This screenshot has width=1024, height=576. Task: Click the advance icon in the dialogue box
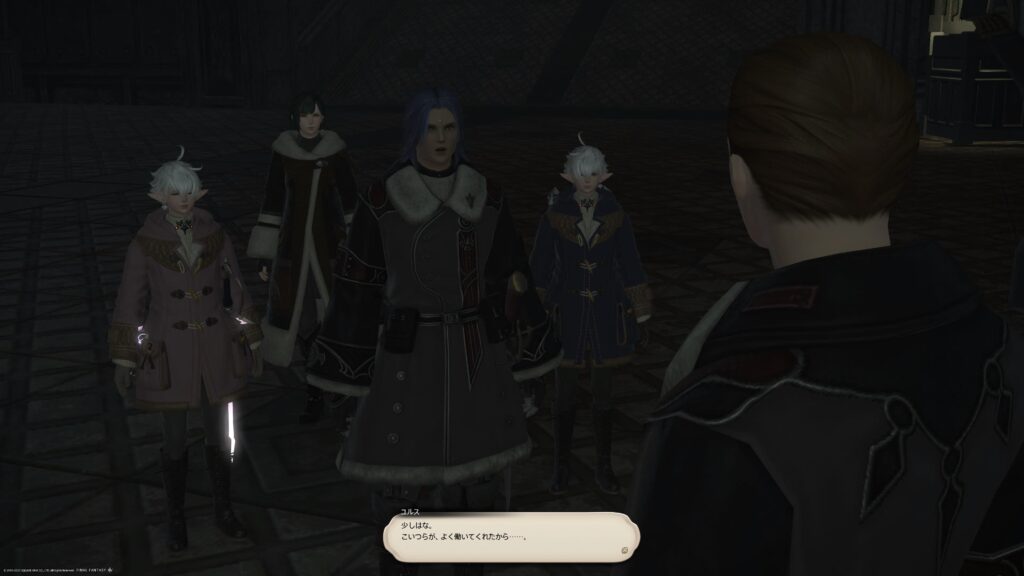click(x=624, y=549)
